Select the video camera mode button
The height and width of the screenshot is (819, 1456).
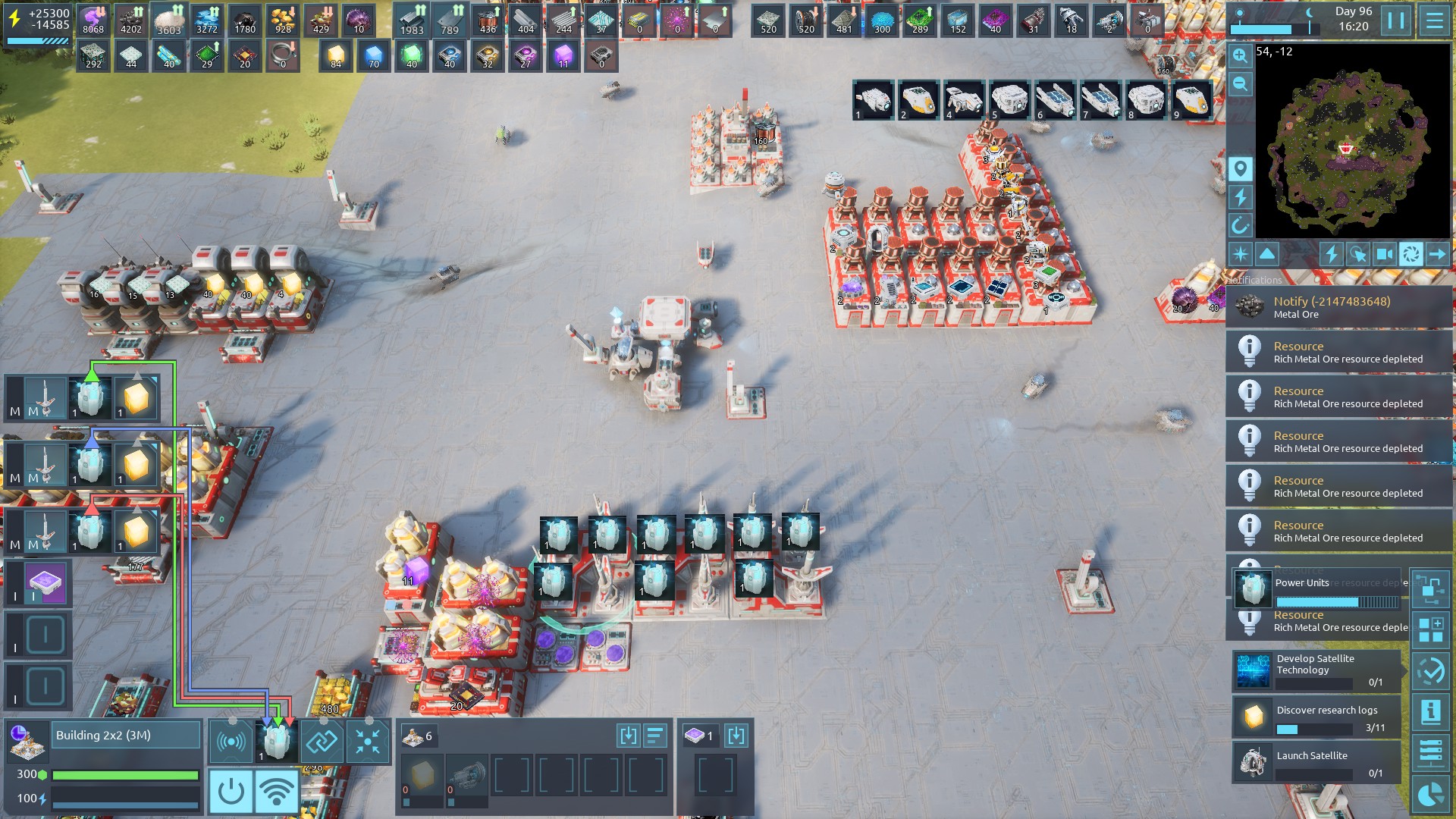tap(1385, 254)
